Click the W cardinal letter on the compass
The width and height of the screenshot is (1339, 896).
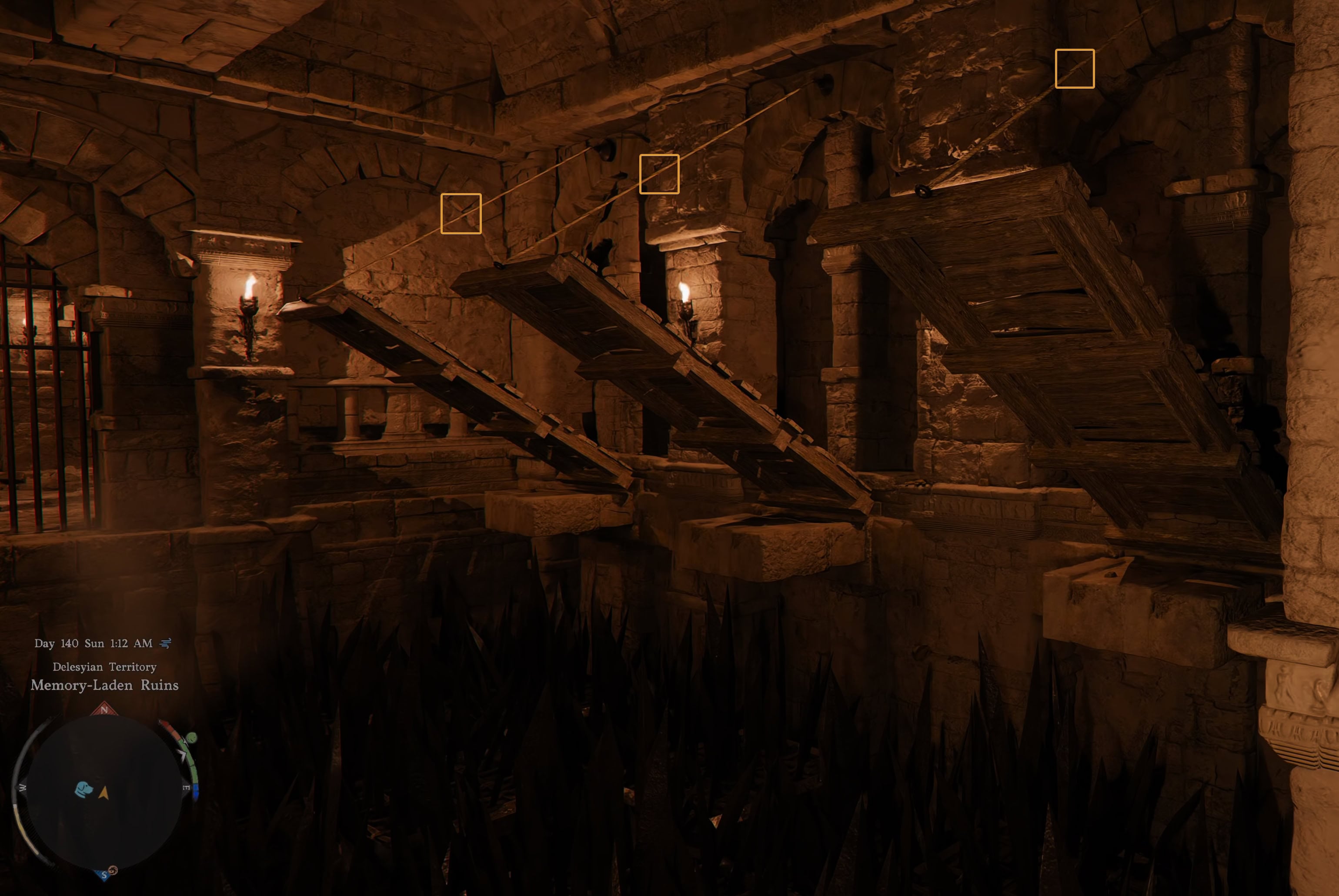(22, 788)
